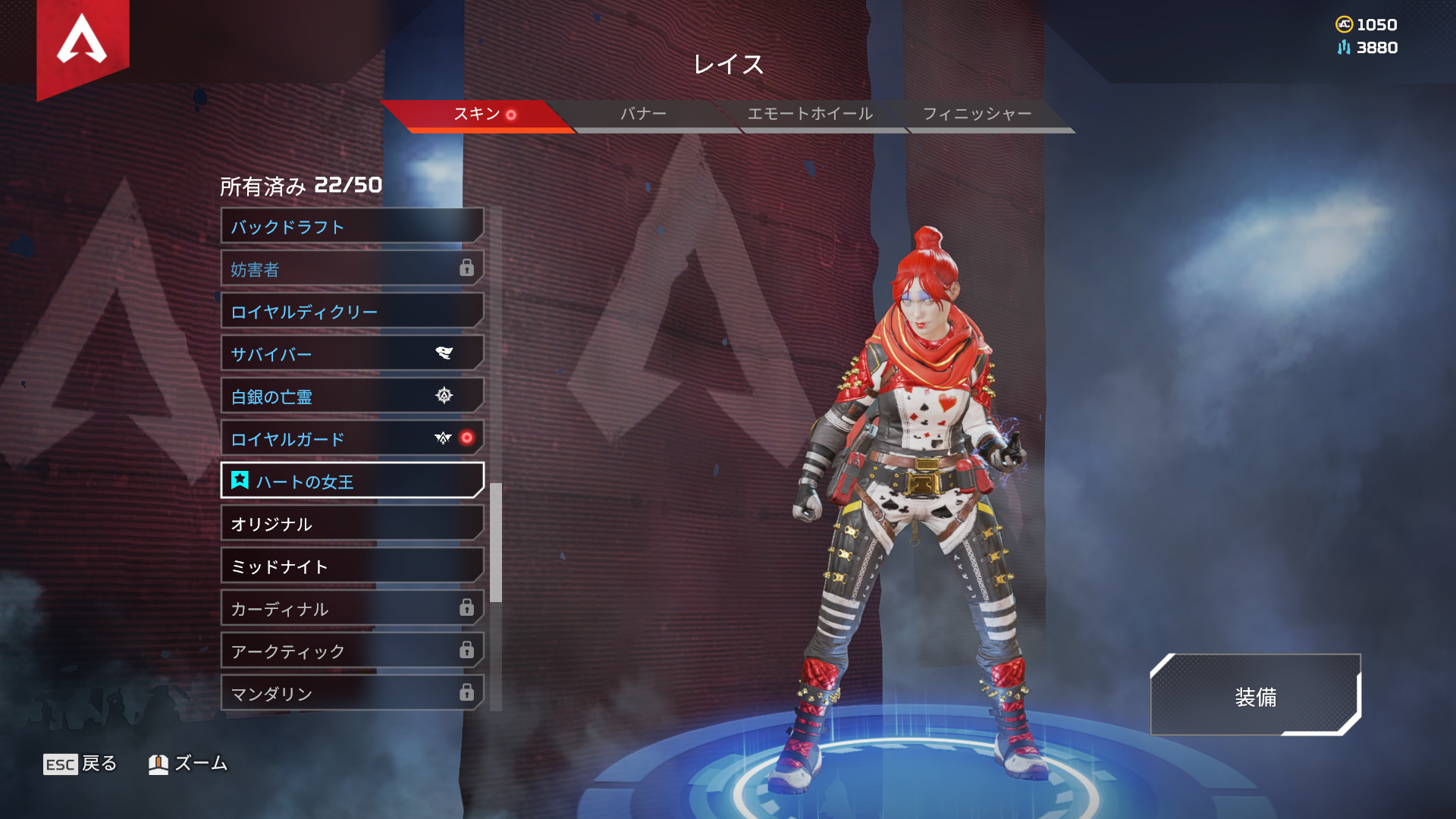Choose the オリジナル skin
The image size is (1456, 819).
[352, 524]
